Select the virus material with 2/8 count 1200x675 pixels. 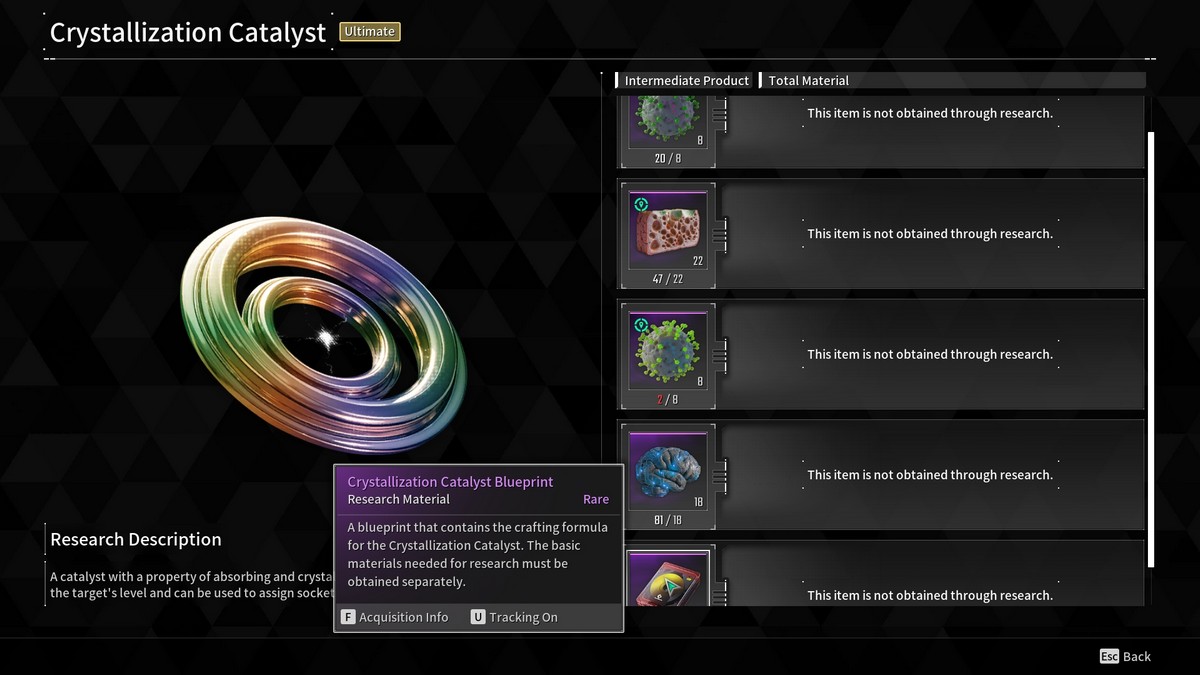667,352
